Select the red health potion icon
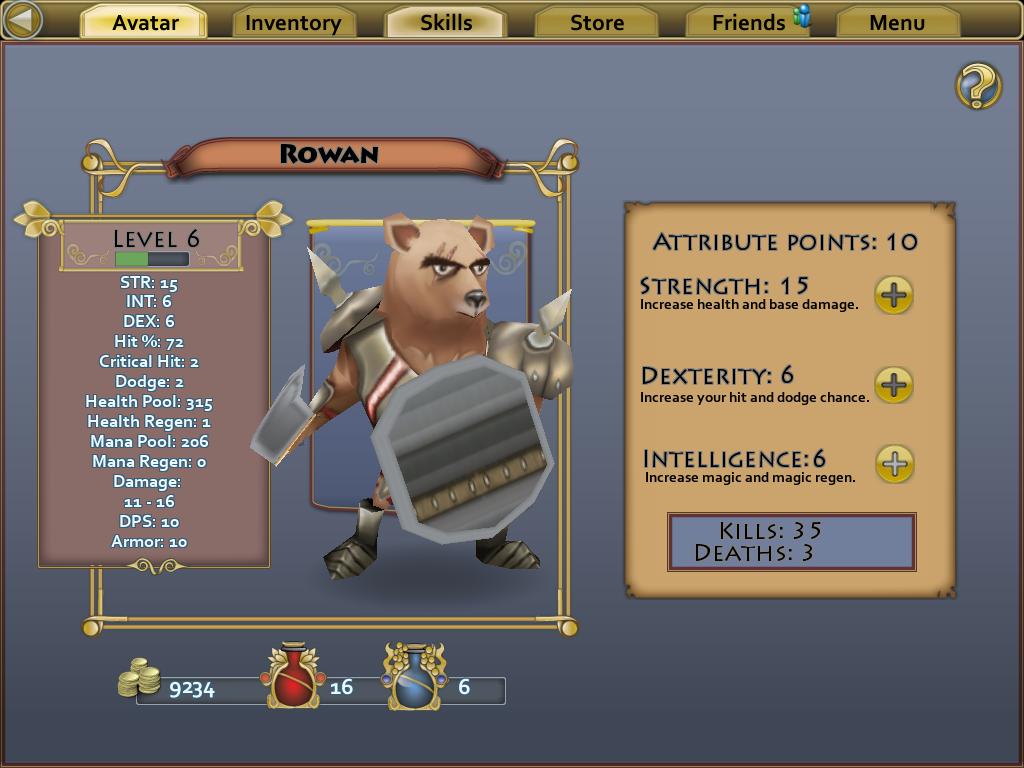The width and height of the screenshot is (1024, 768). pos(293,678)
